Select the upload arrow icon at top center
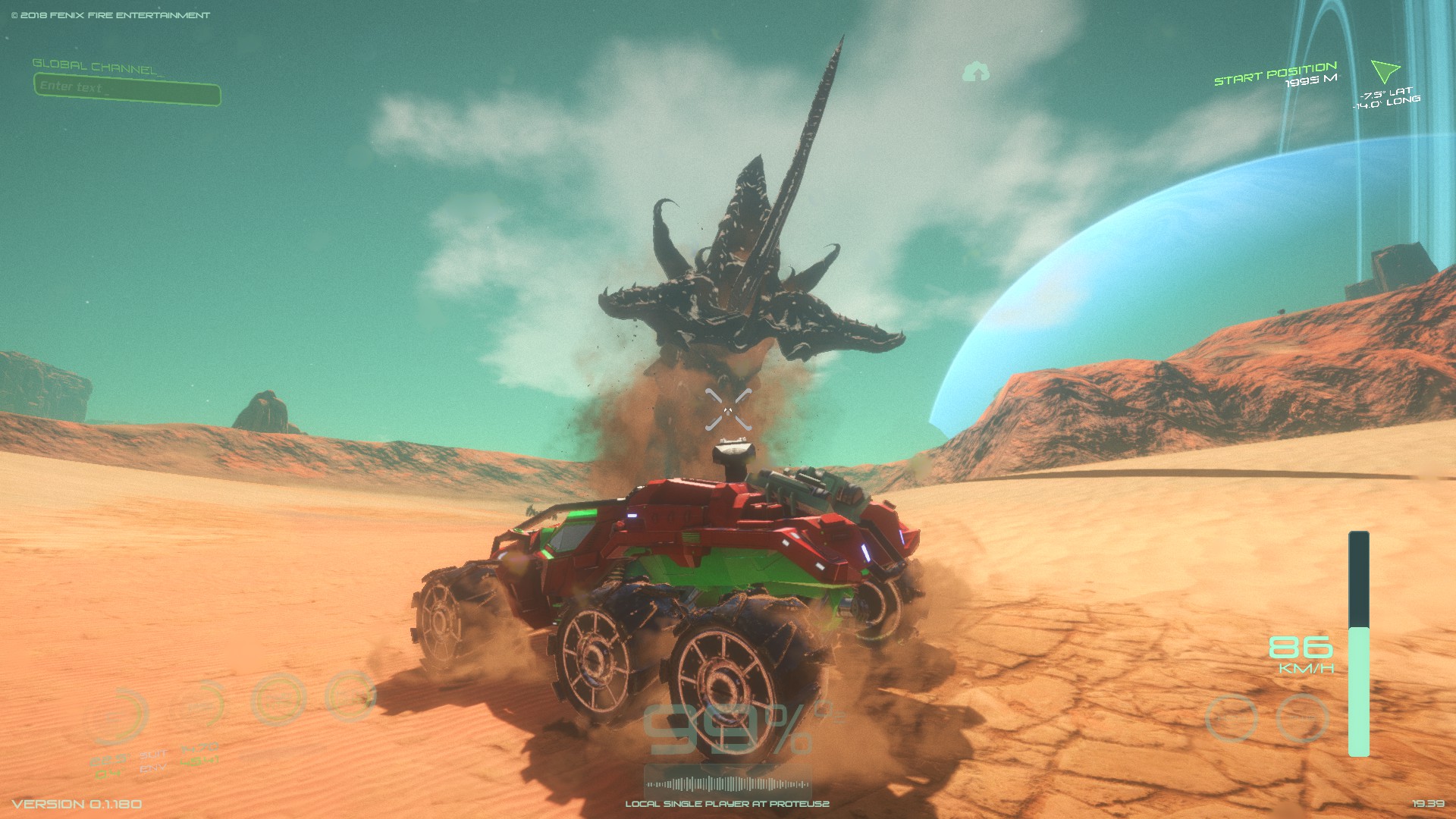Image resolution: width=1456 pixels, height=819 pixels. 977,71
